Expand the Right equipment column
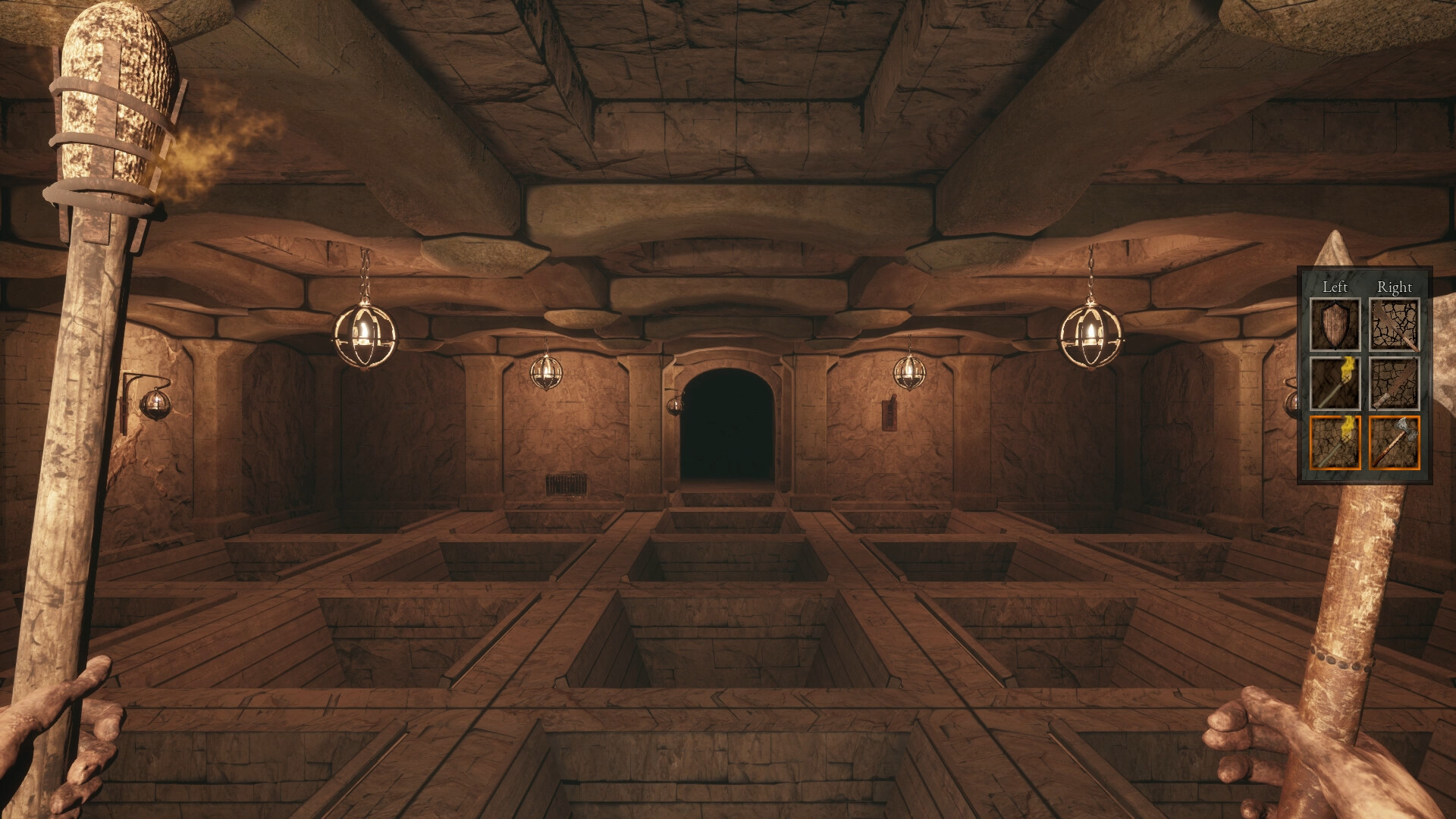Image resolution: width=1456 pixels, height=819 pixels. tap(1395, 288)
